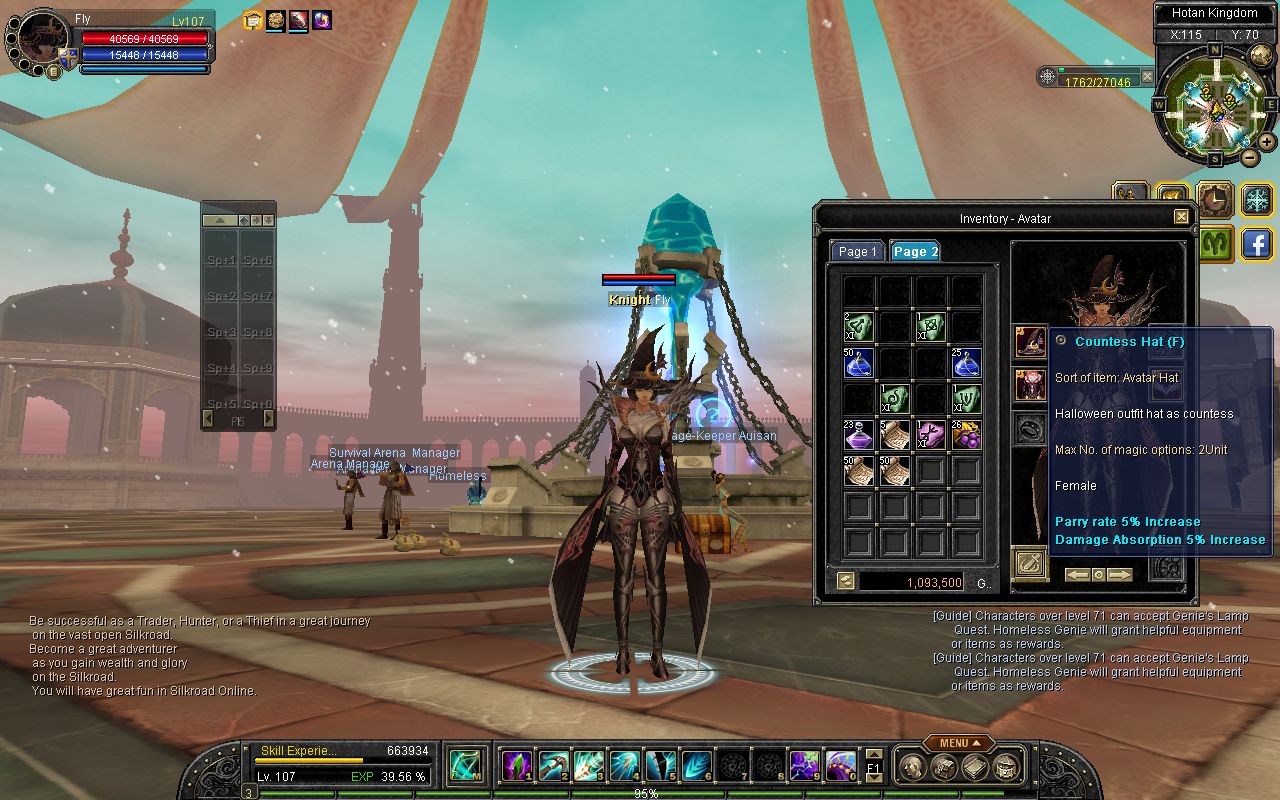Click the Fly character portrait
This screenshot has width=1280, height=800.
click(x=40, y=40)
